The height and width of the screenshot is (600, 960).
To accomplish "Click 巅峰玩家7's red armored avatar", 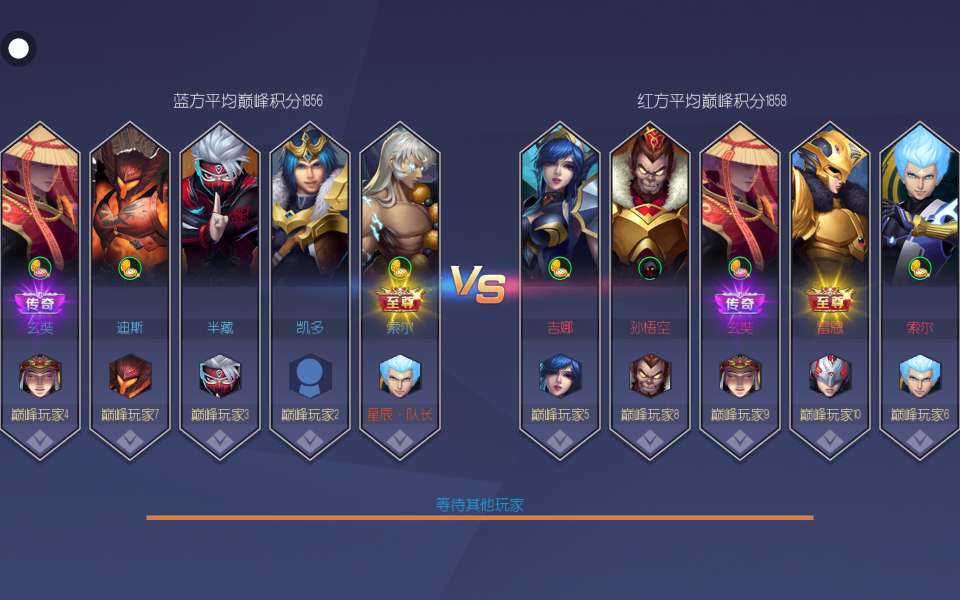I will point(130,376).
